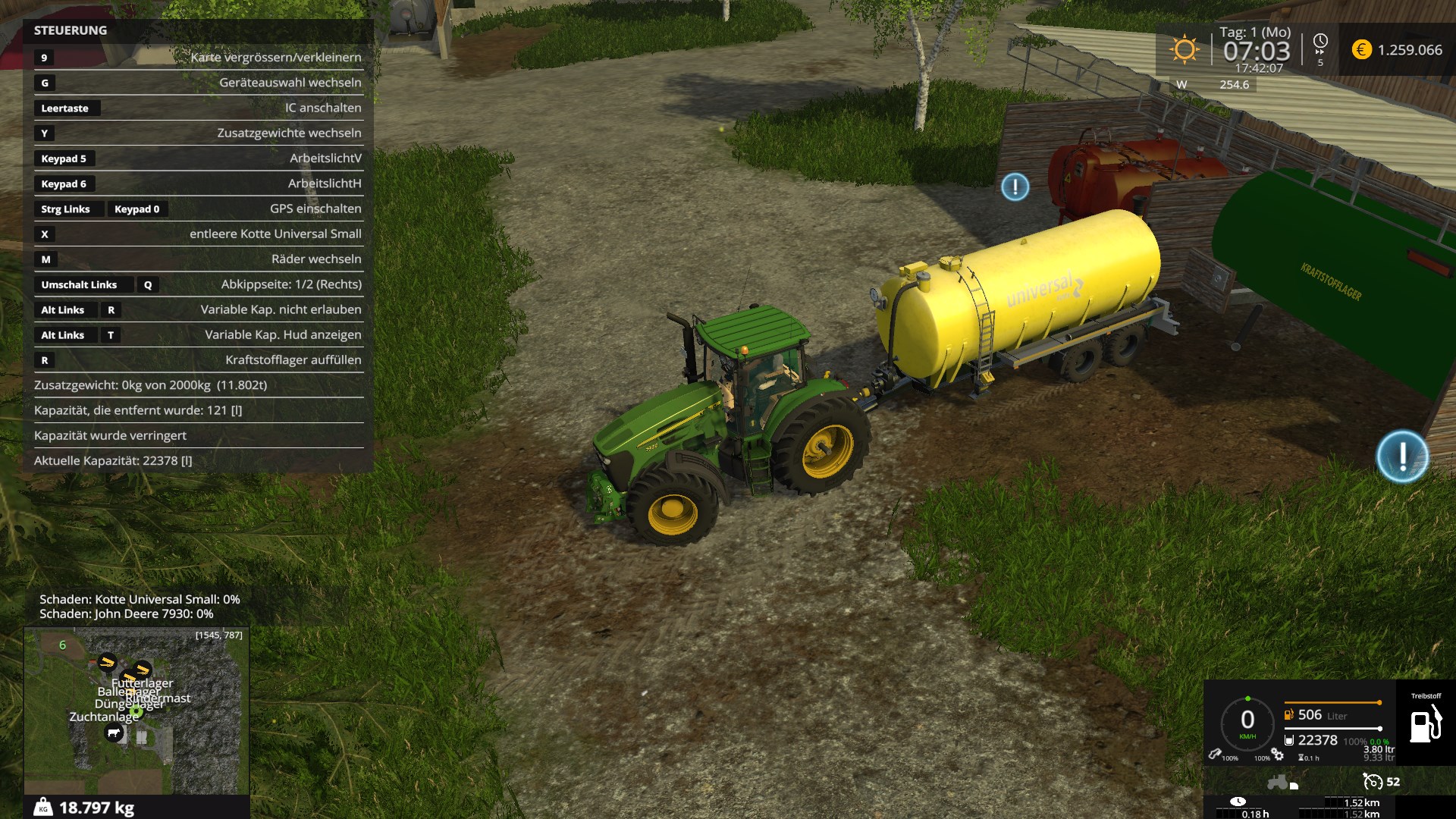Click the cruise control speedometer icon
Image resolution: width=1456 pixels, height=819 pixels.
1373,781
